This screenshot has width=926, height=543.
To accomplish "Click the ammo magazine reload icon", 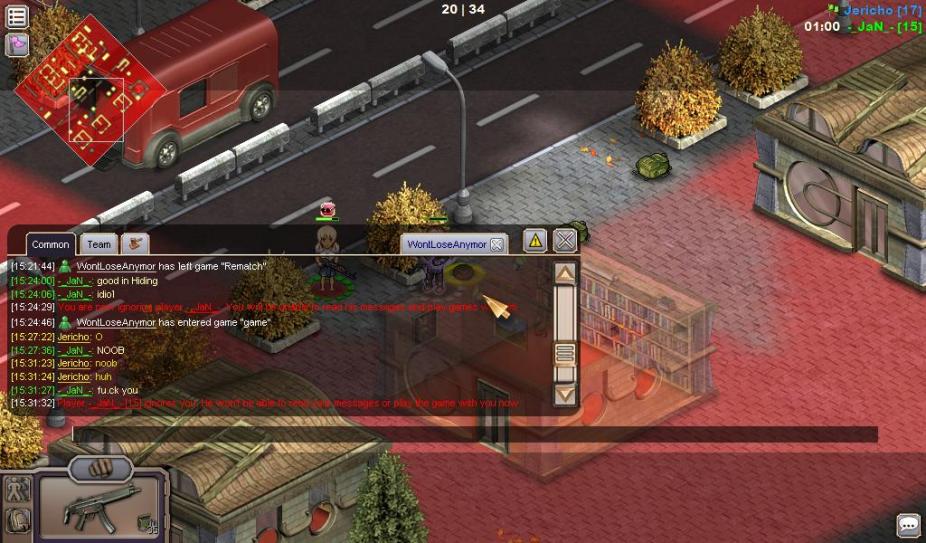I will click(x=147, y=522).
